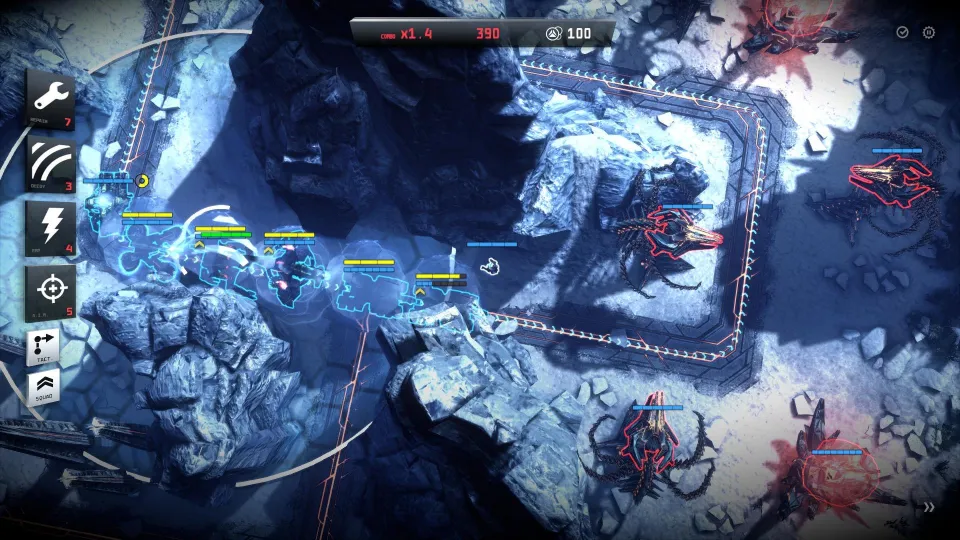This screenshot has height=540, width=960.
Task: Open the gear pause menu
Action: (x=928, y=33)
